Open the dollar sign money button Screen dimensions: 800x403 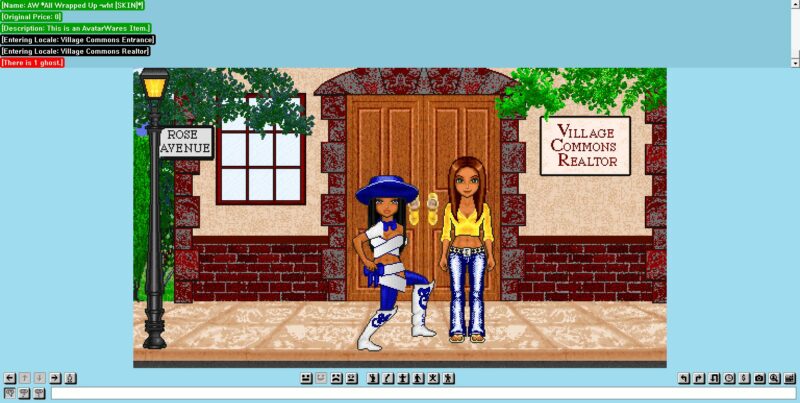[x=744, y=378]
